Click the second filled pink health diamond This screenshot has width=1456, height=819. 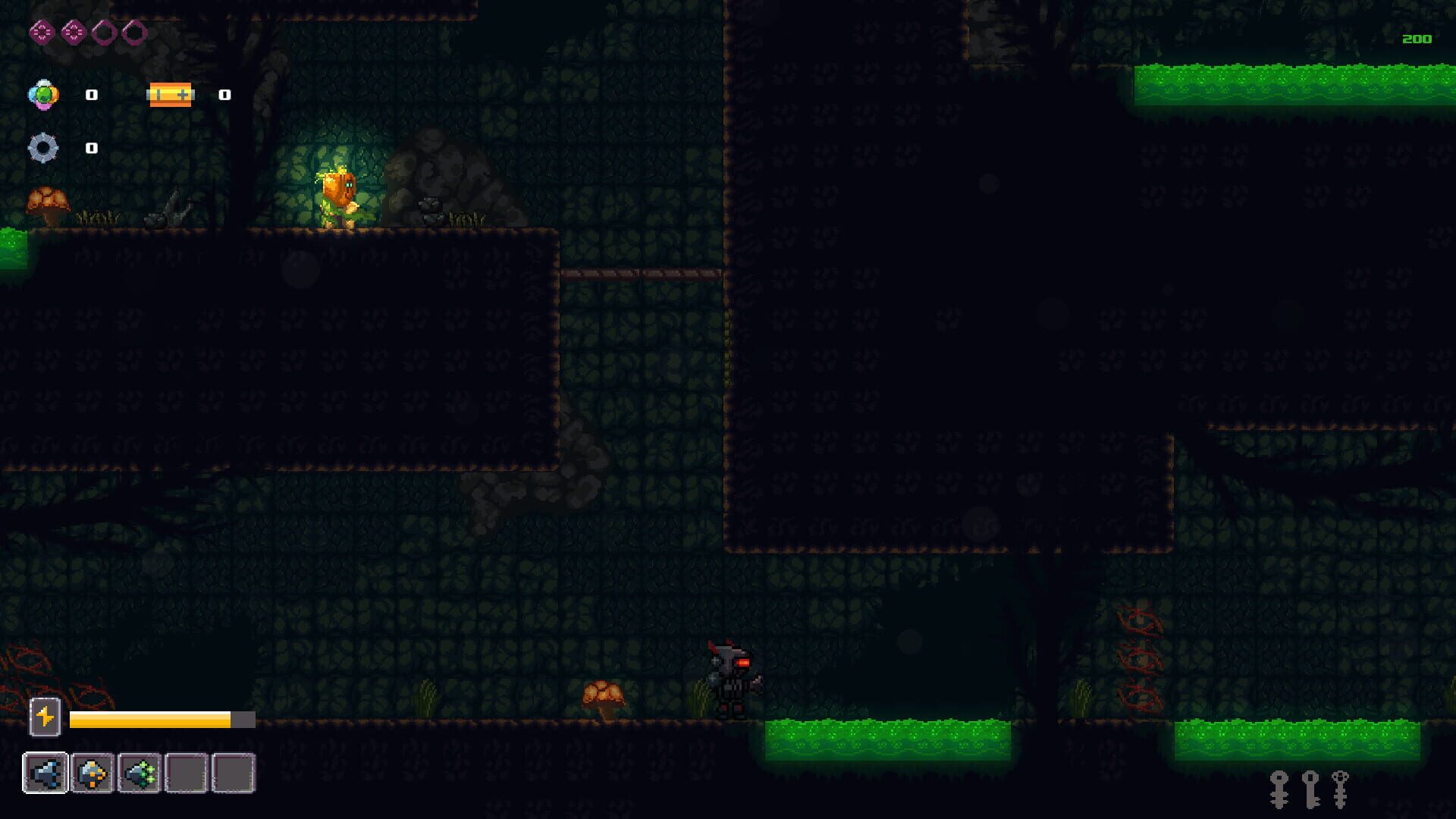point(73,31)
